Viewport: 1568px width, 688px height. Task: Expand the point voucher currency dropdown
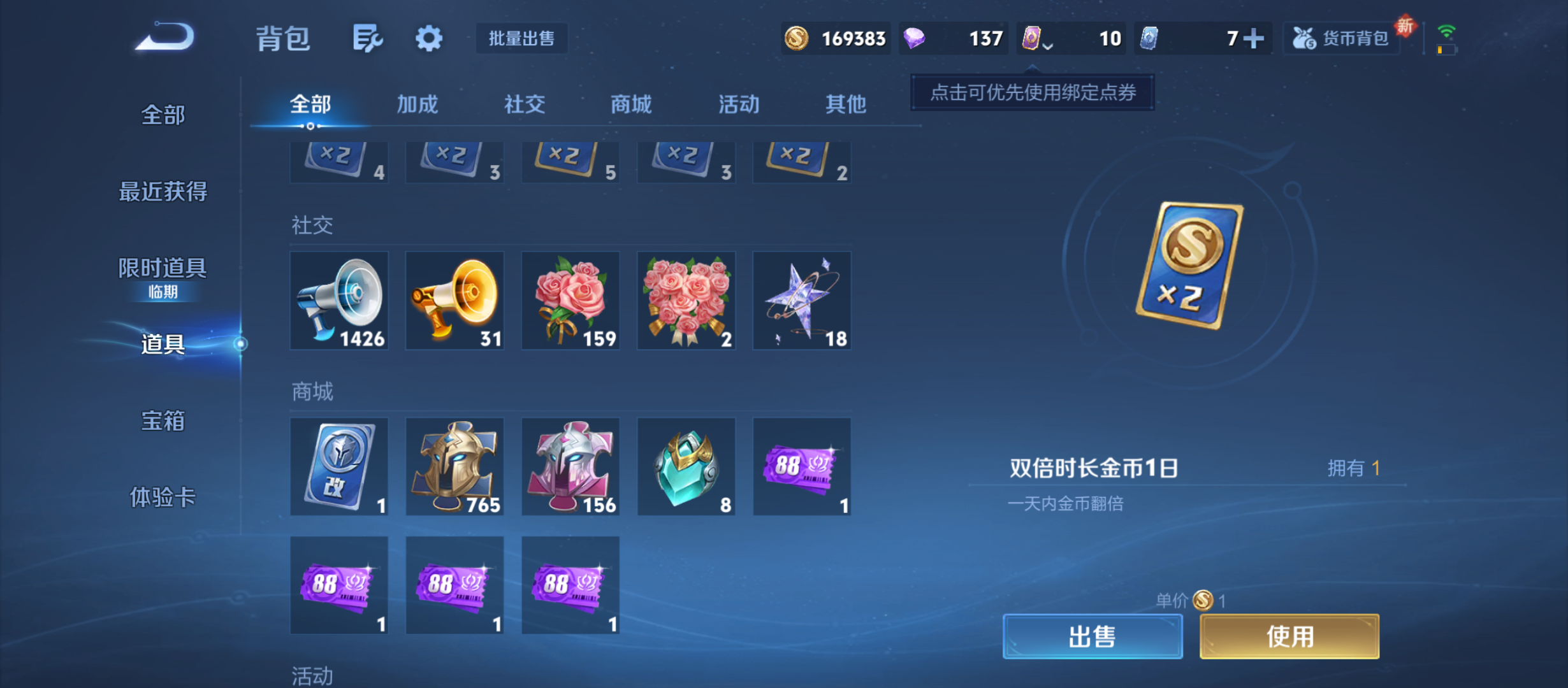[1046, 39]
